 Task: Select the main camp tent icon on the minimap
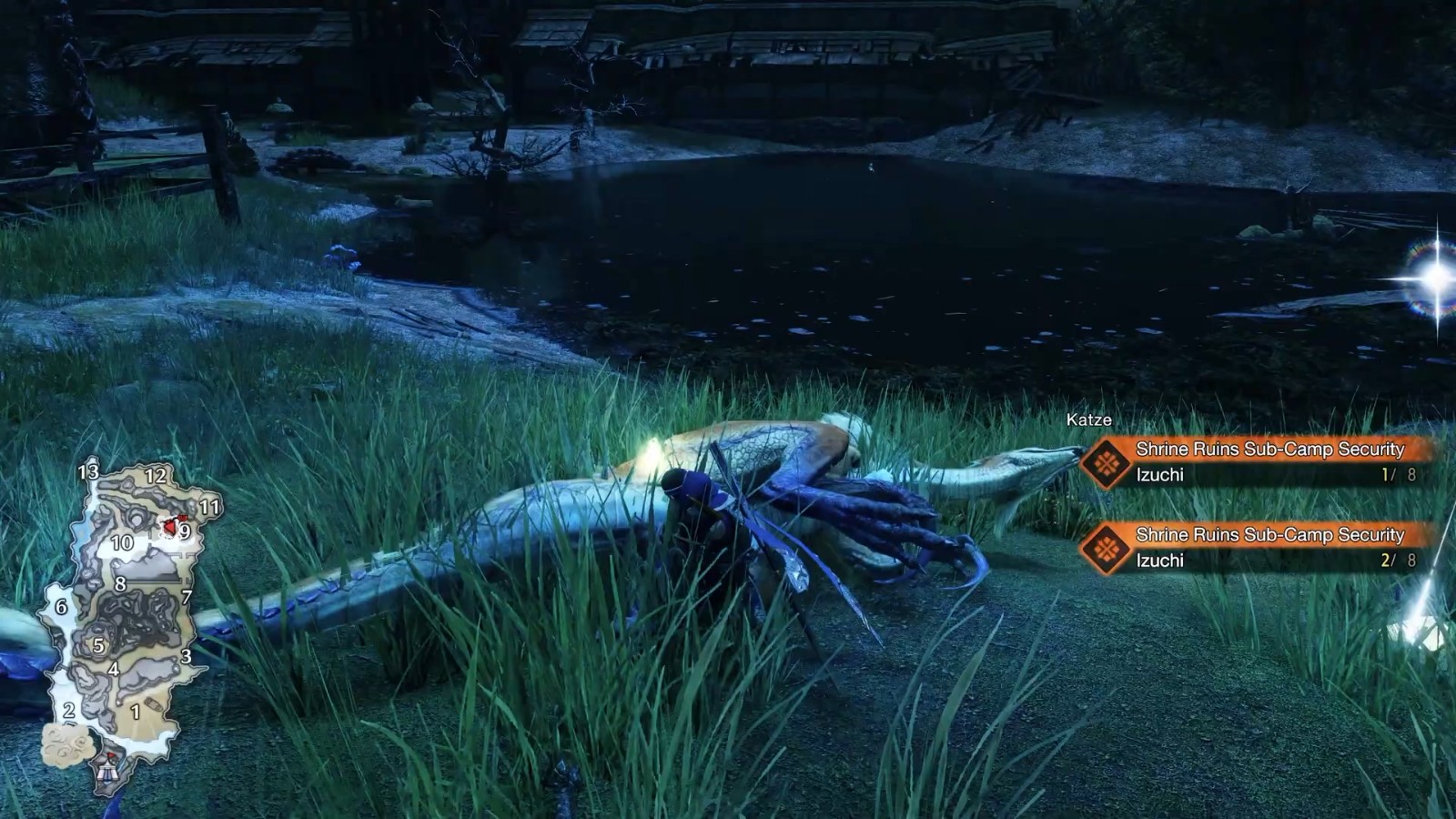109,769
